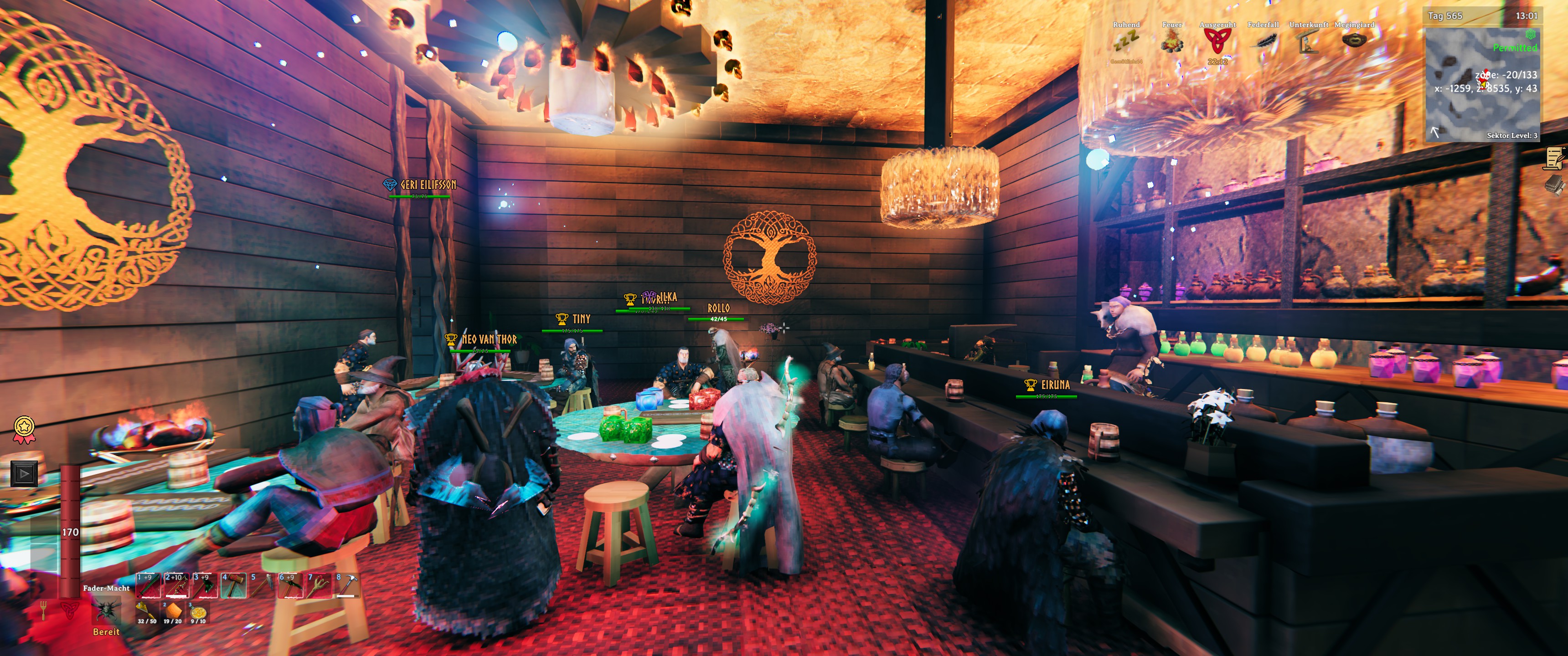
Task: Choose the metal hammer in slot 8
Action: pyautogui.click(x=348, y=585)
